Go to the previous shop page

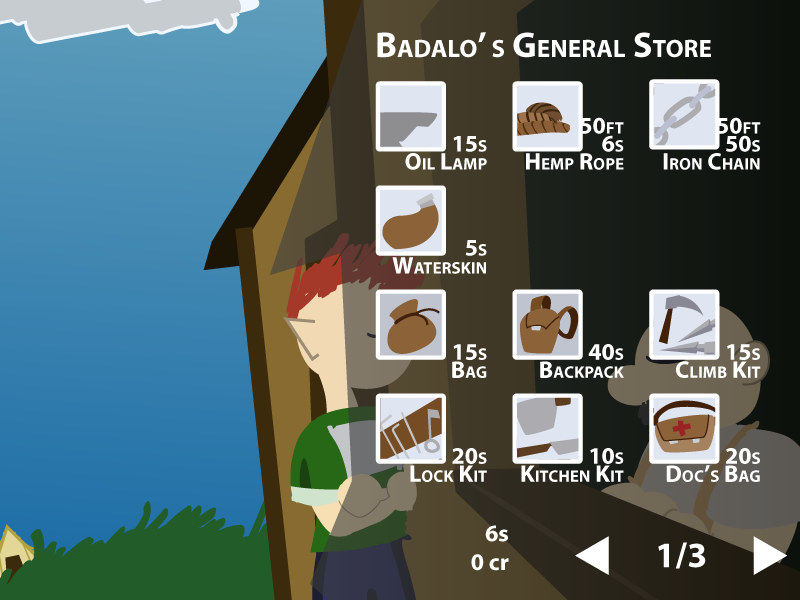pos(594,555)
